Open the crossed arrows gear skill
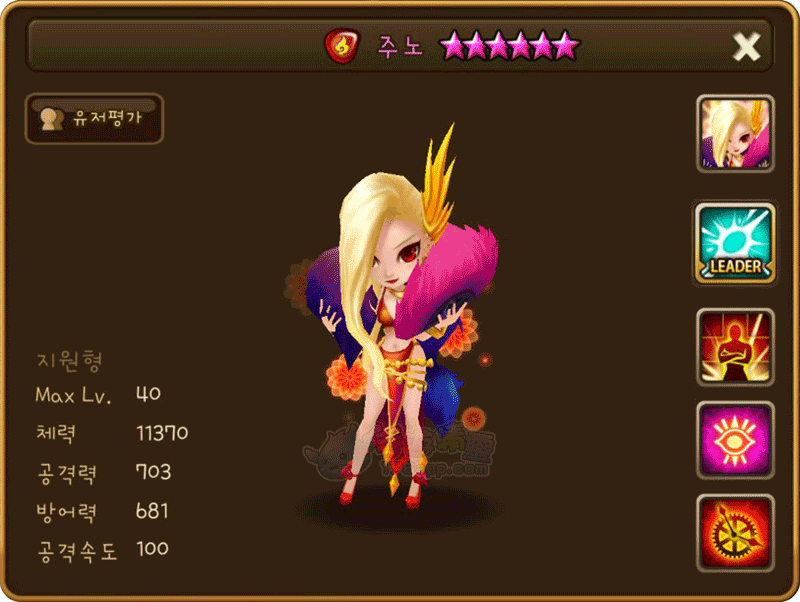800x602 pixels. pos(735,533)
